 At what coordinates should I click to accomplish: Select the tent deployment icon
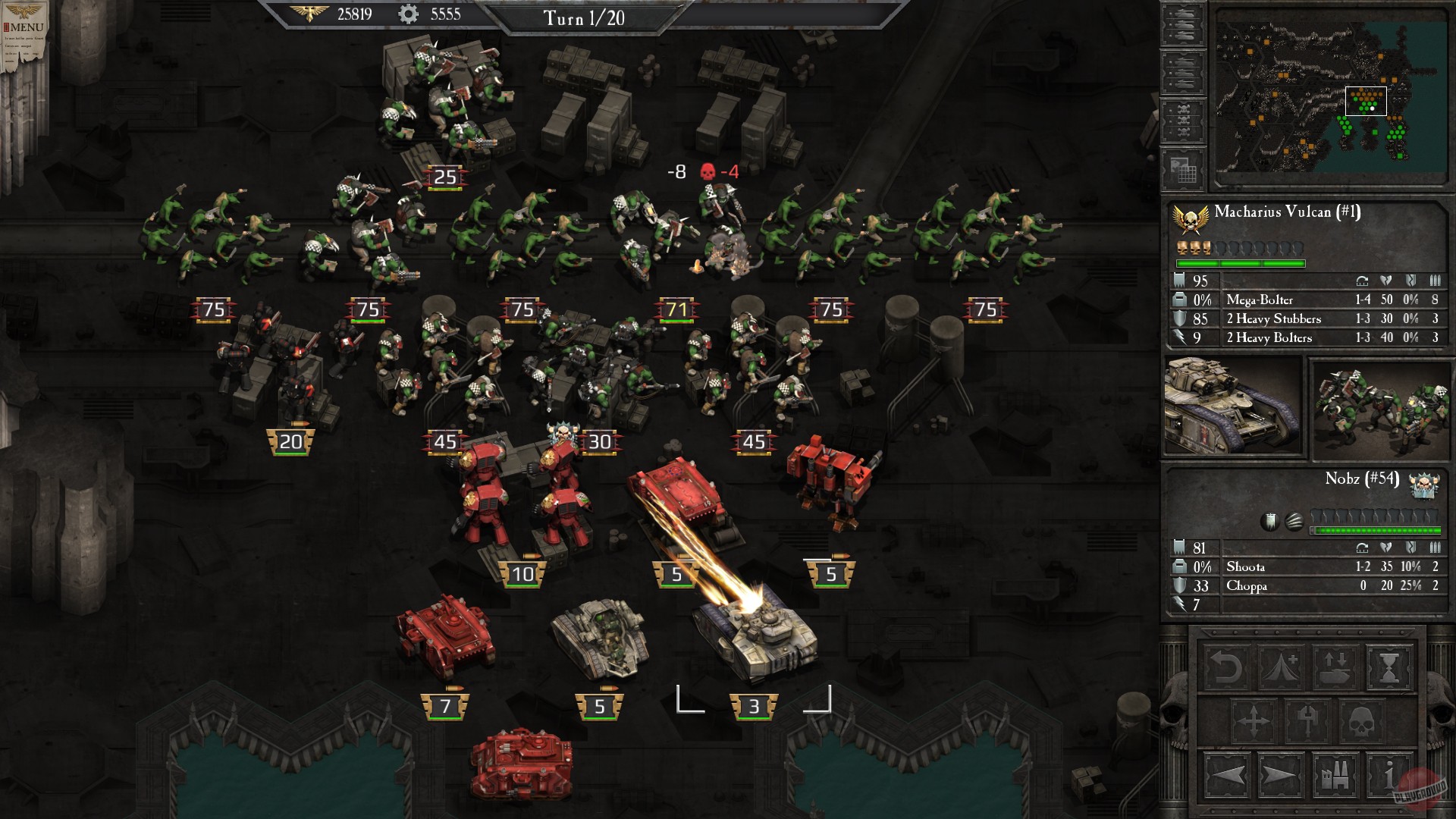pyautogui.click(x=1279, y=666)
